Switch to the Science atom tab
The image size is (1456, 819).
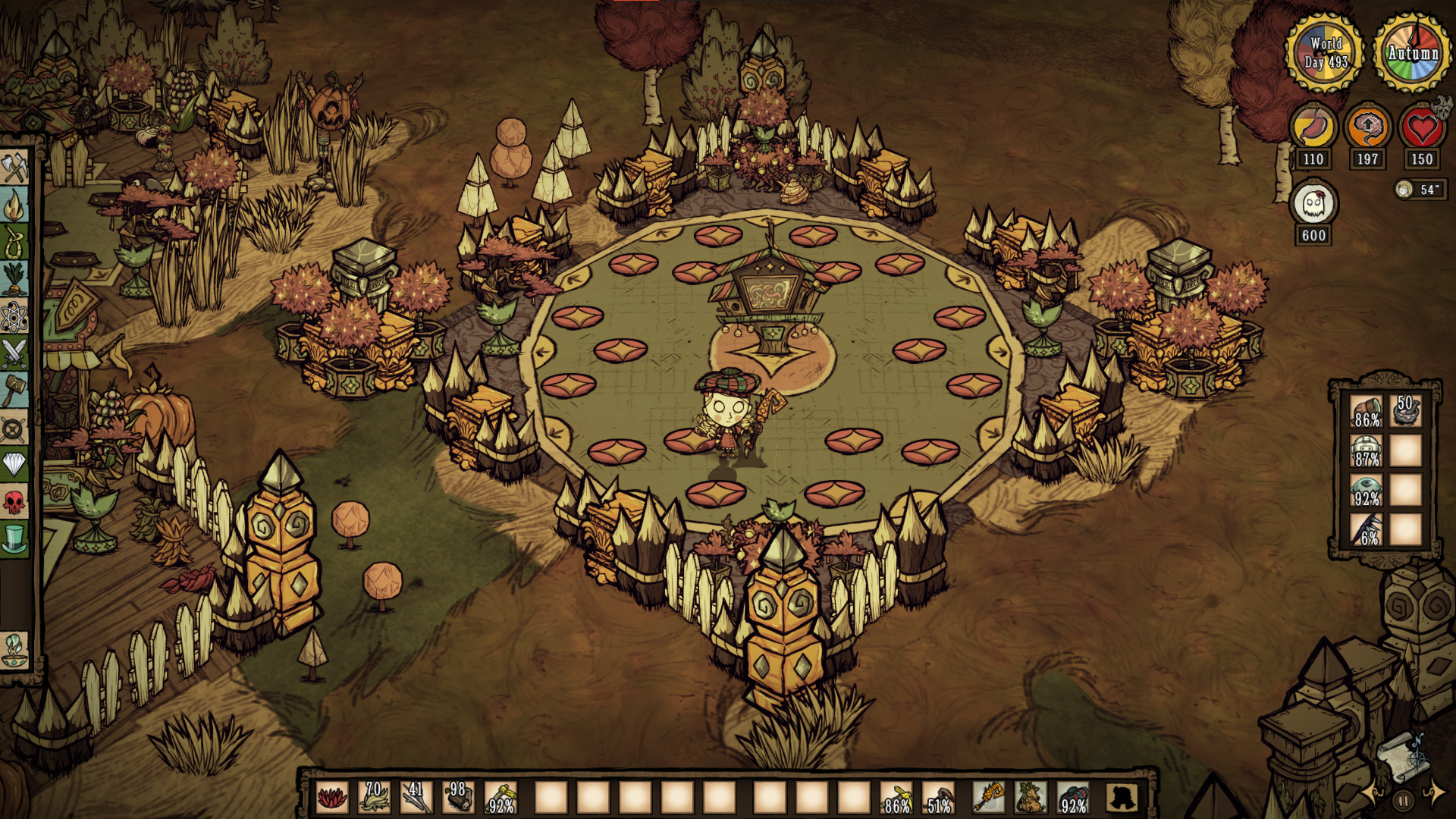pos(14,316)
